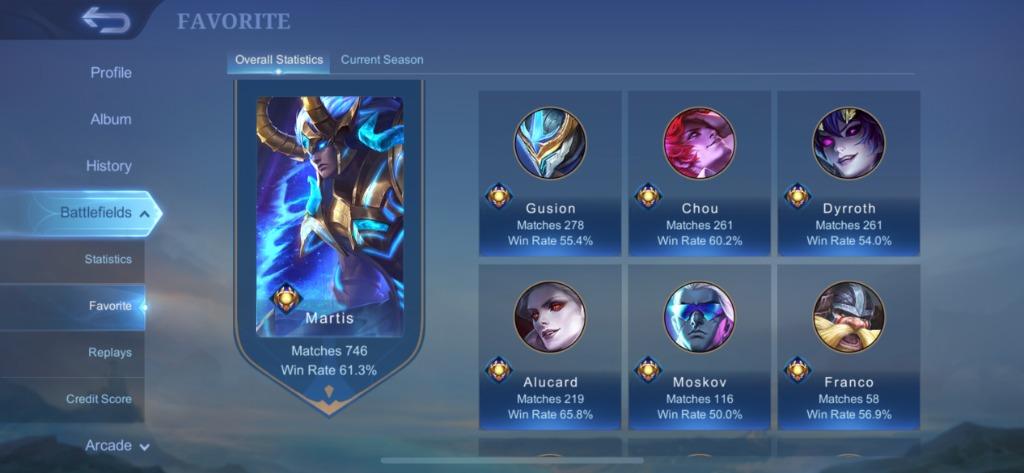Open the Credit Score page
The image size is (1024, 473).
point(98,399)
